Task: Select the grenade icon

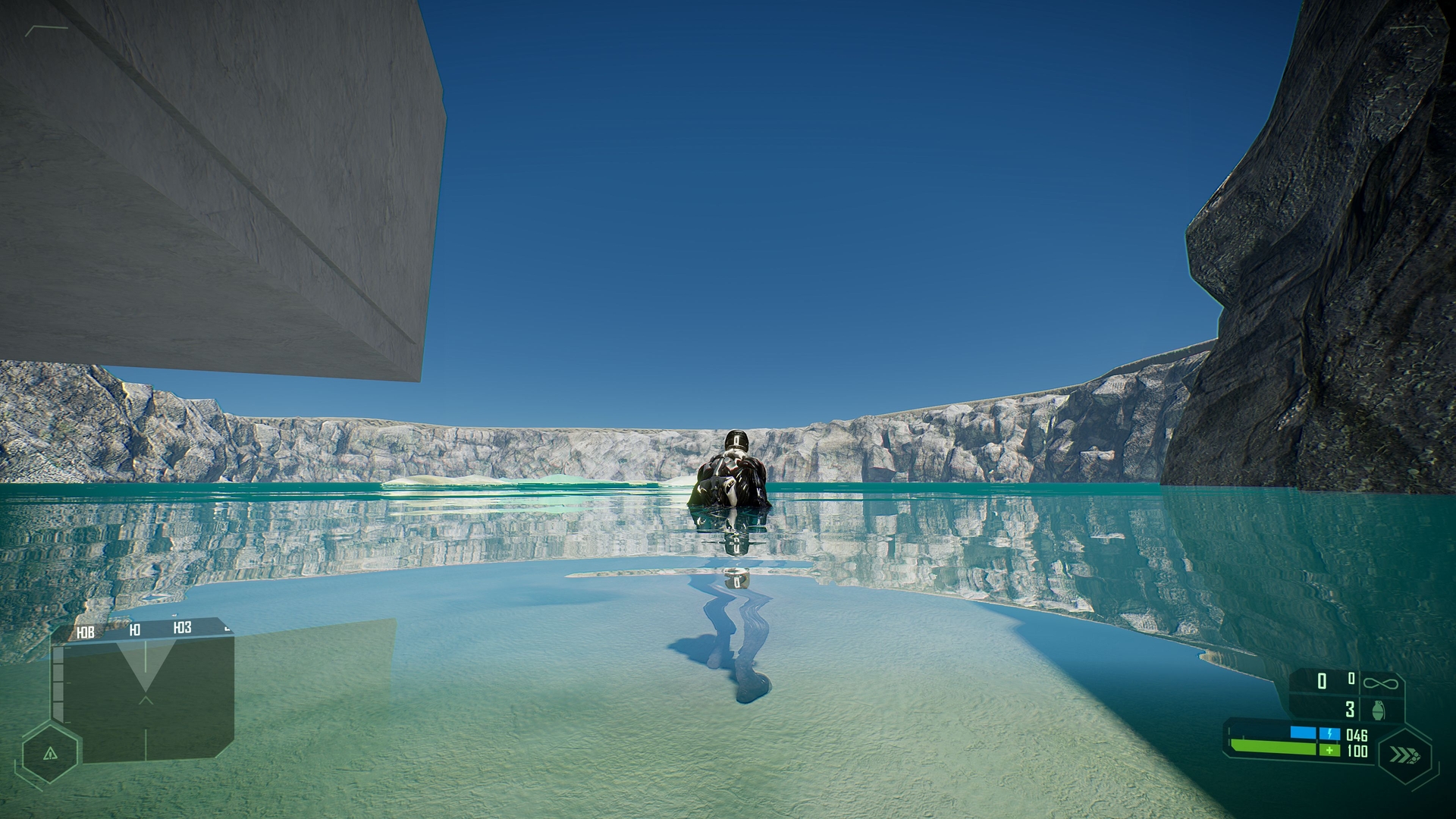Action: pyautogui.click(x=1379, y=710)
